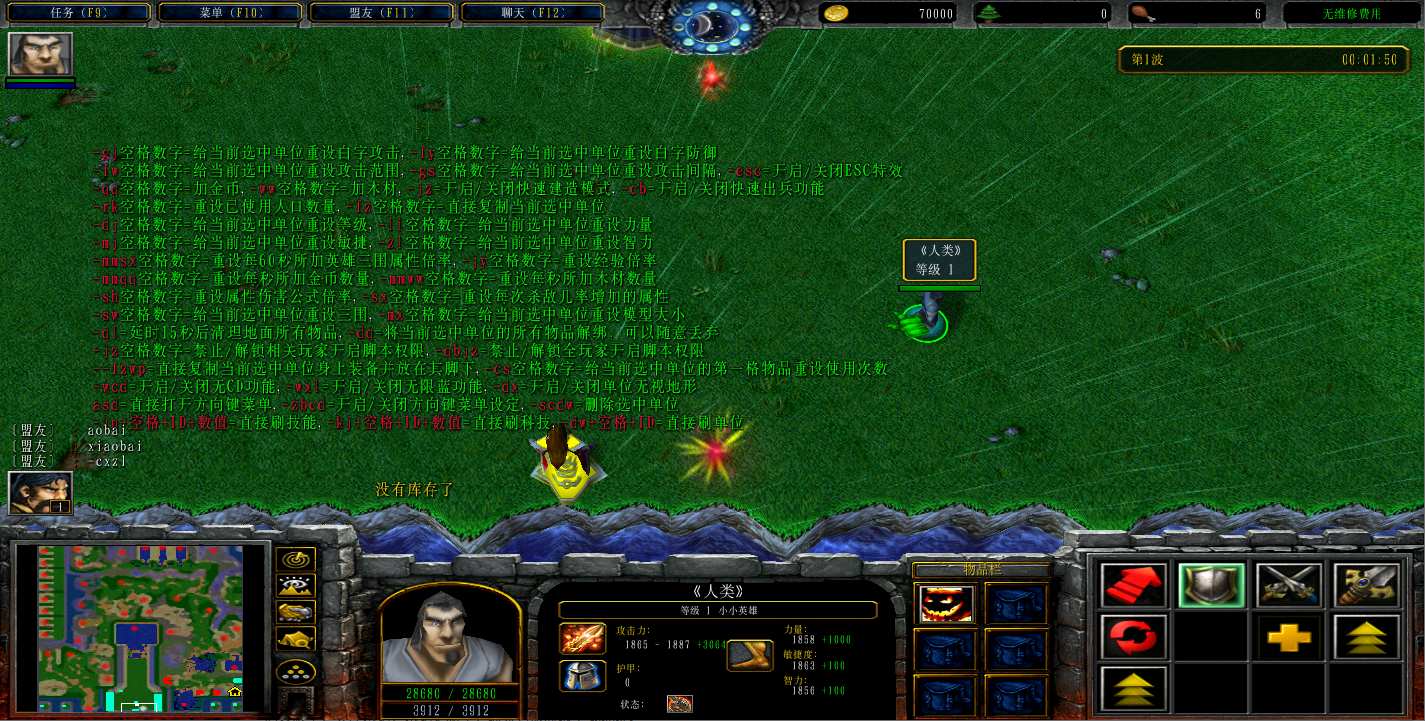The image size is (1425, 721).
Task: Open hero skills with the yellow plus
Action: (1289, 637)
